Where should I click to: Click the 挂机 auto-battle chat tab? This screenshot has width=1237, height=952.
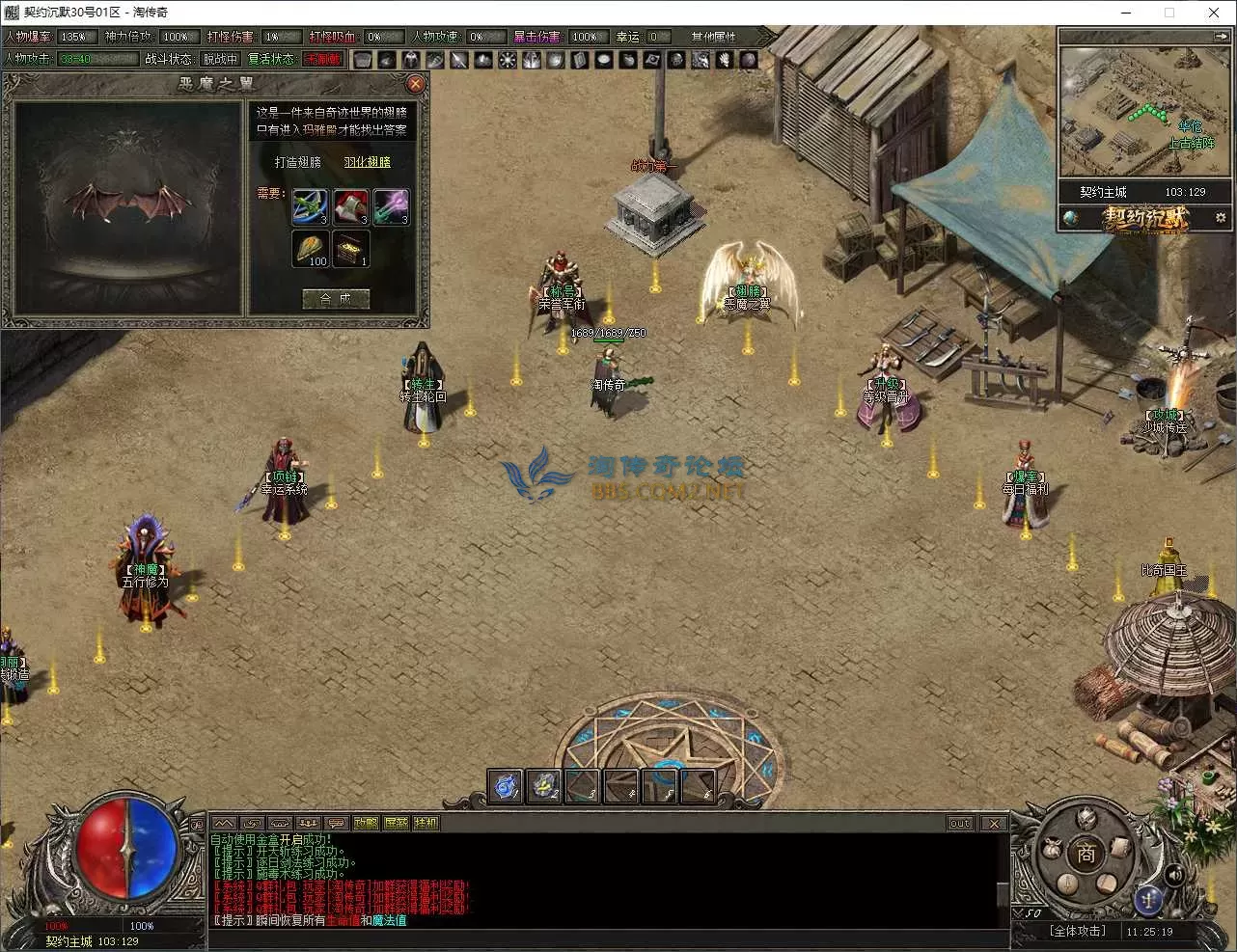click(x=426, y=823)
